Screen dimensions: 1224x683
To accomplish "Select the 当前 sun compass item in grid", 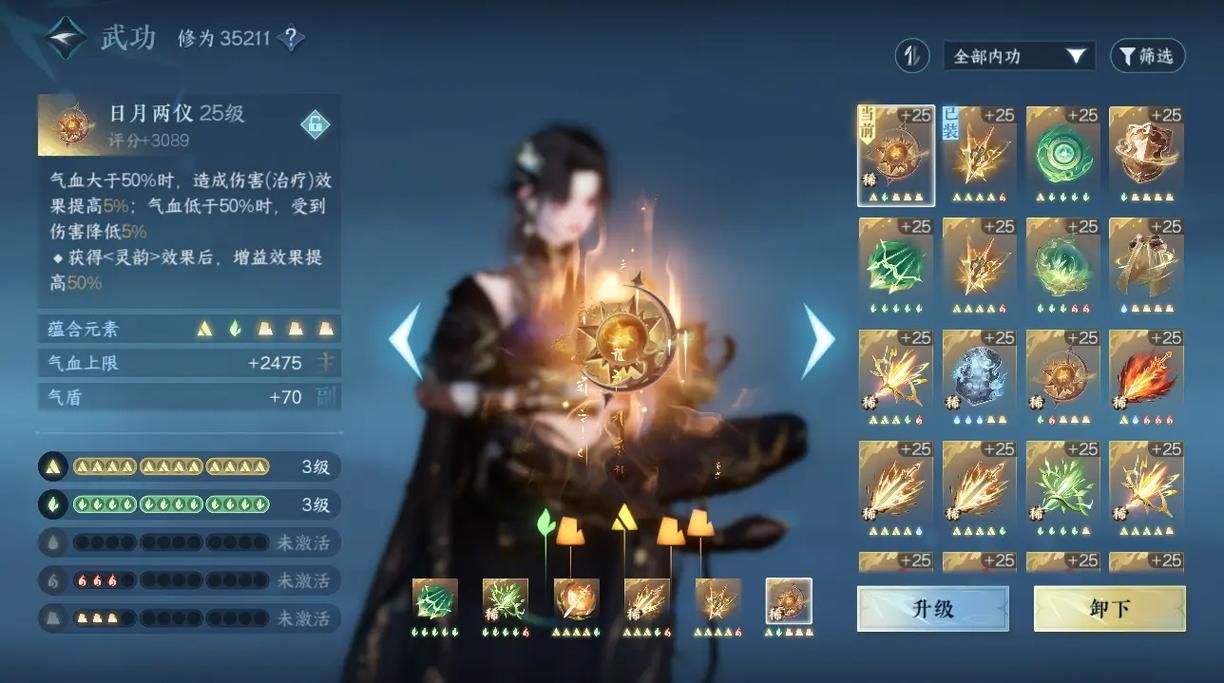I will (x=896, y=151).
